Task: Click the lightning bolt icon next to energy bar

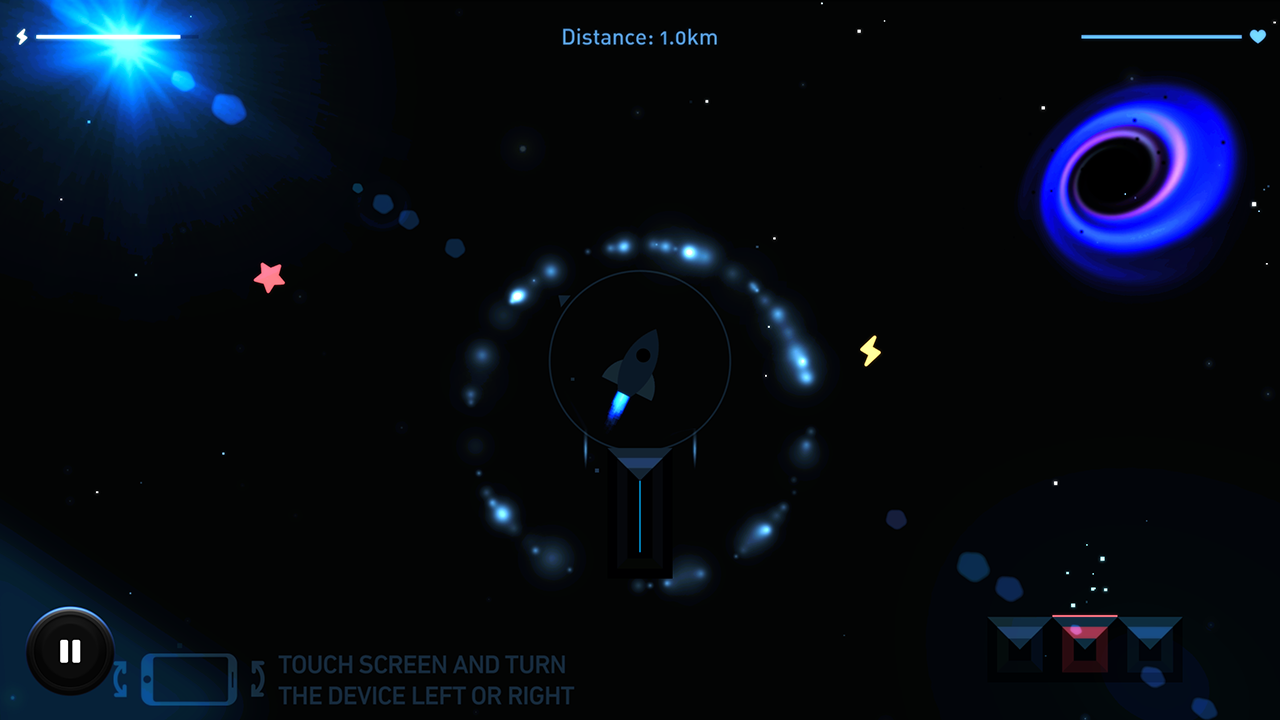Action: (20, 37)
